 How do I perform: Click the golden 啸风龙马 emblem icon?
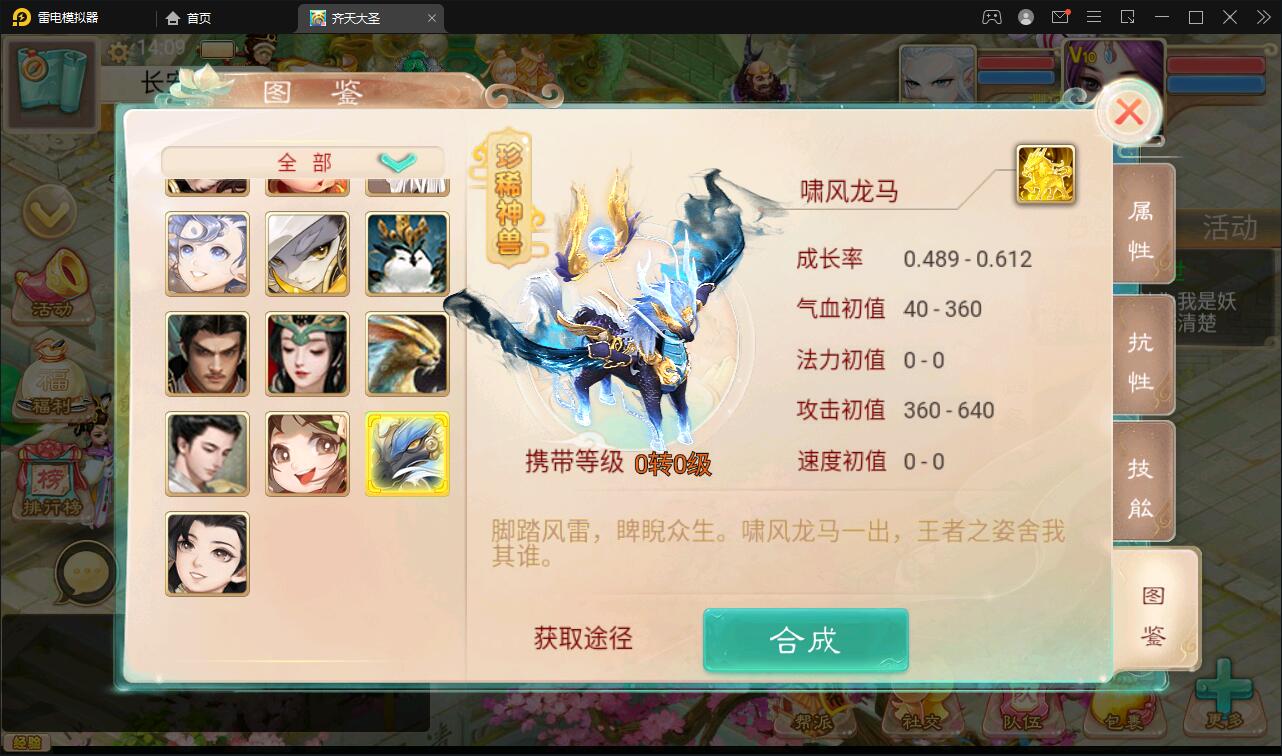(1045, 172)
